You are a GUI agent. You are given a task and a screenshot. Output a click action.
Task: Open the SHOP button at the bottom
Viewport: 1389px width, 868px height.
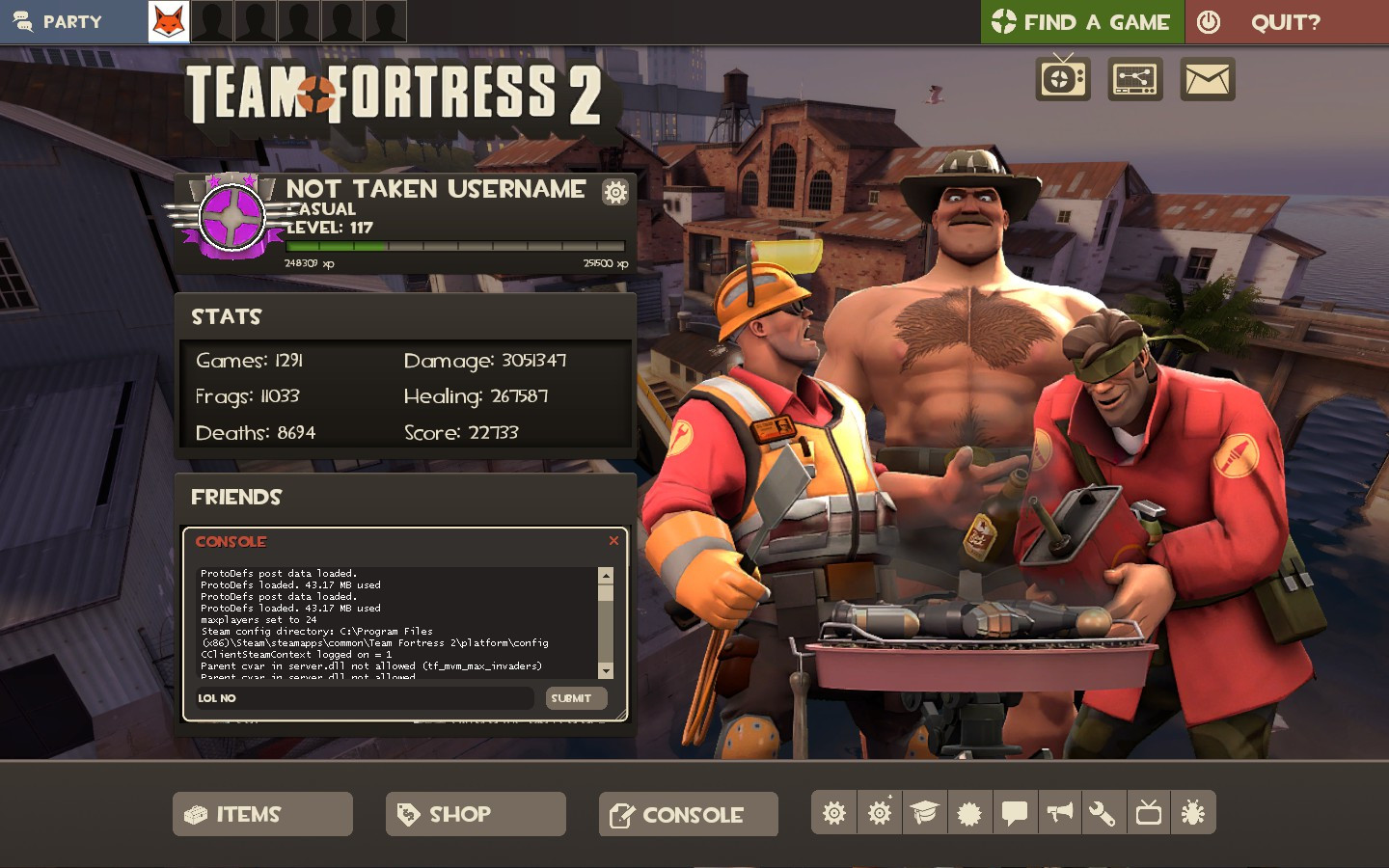point(475,814)
